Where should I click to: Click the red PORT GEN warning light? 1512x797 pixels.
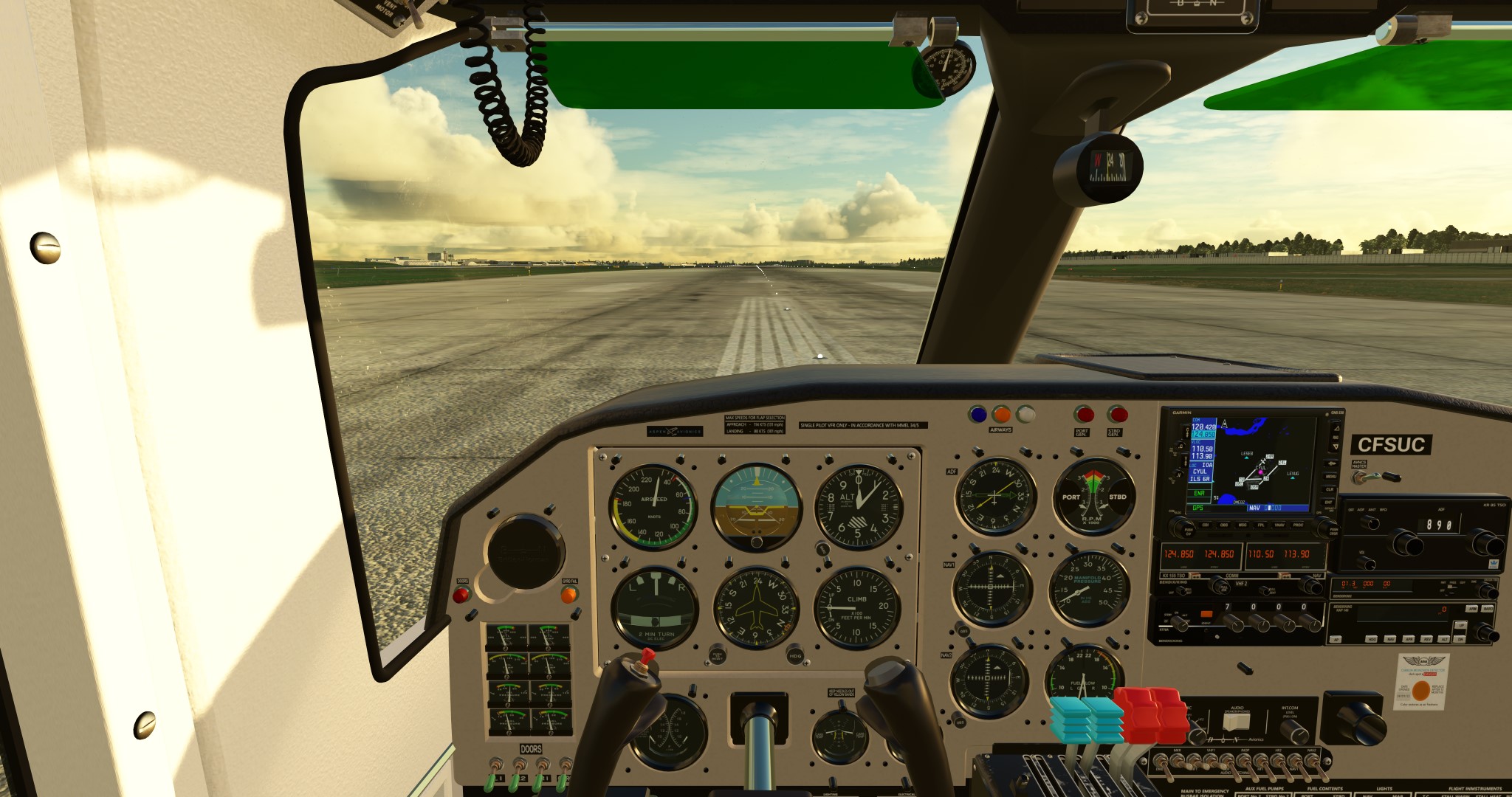pyautogui.click(x=1083, y=414)
